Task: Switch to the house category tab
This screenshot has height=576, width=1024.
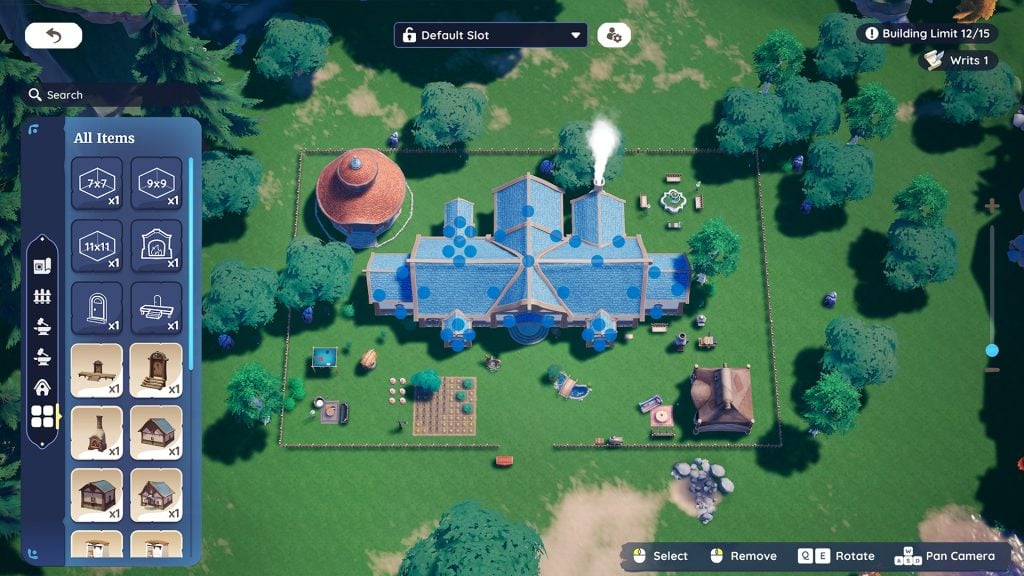Action: coord(42,387)
